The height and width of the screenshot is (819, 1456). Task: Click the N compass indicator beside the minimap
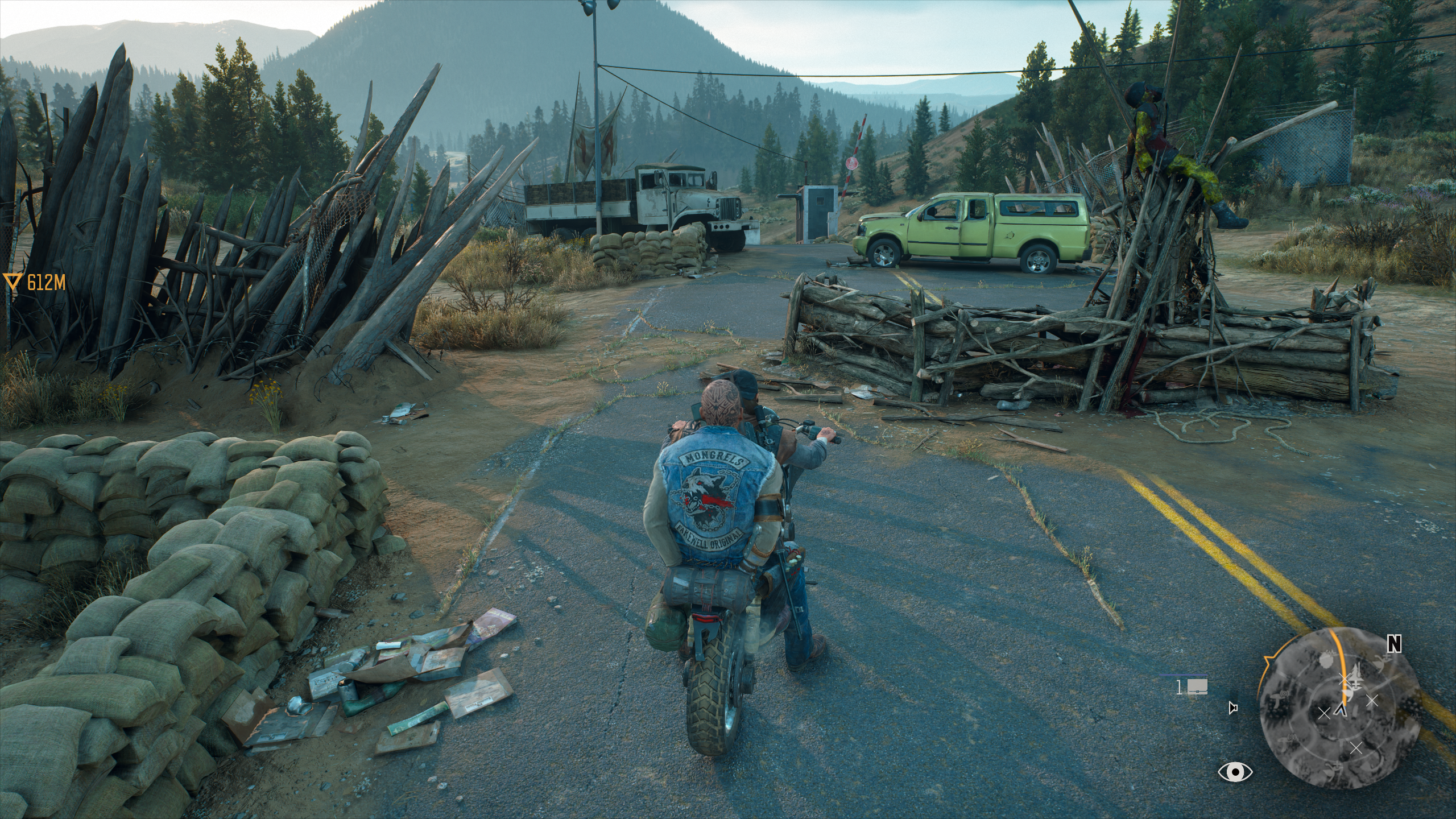click(x=1393, y=645)
